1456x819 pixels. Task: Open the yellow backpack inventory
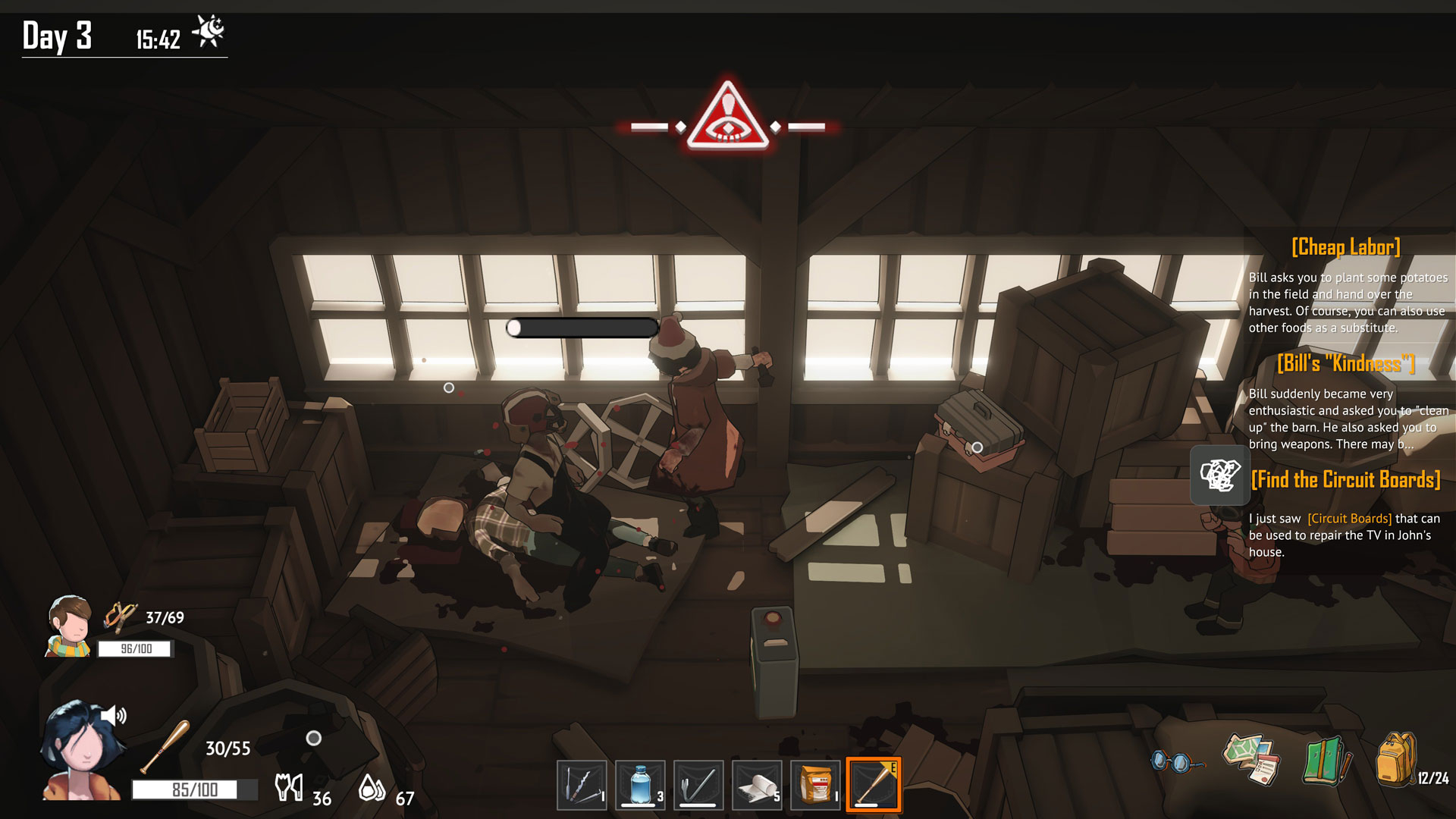[x=1395, y=758]
